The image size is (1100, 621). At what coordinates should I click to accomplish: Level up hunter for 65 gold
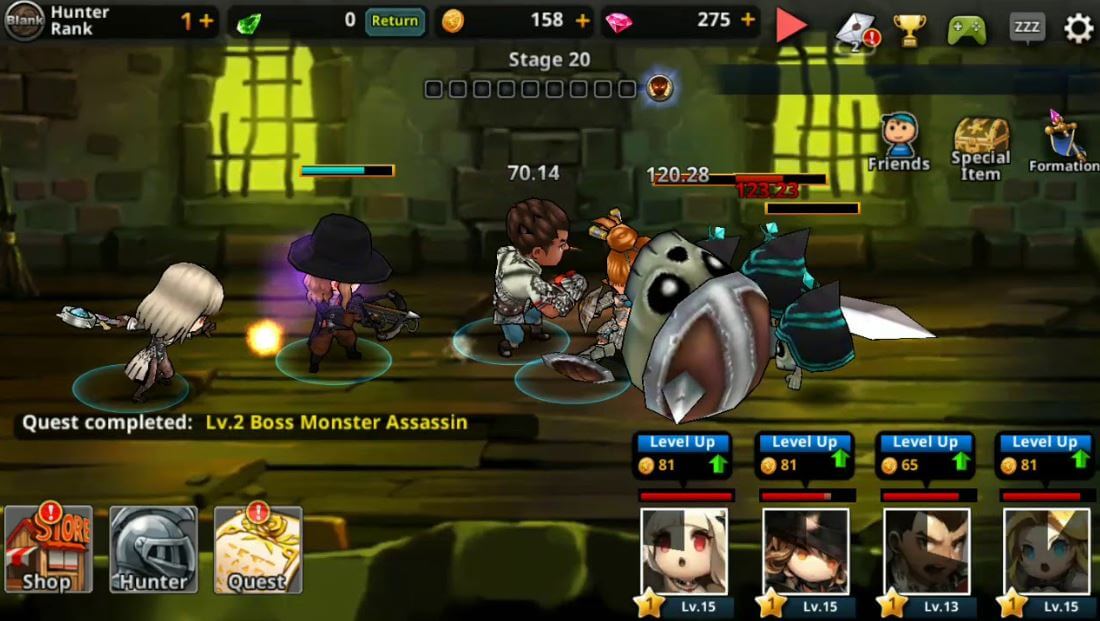[926, 455]
